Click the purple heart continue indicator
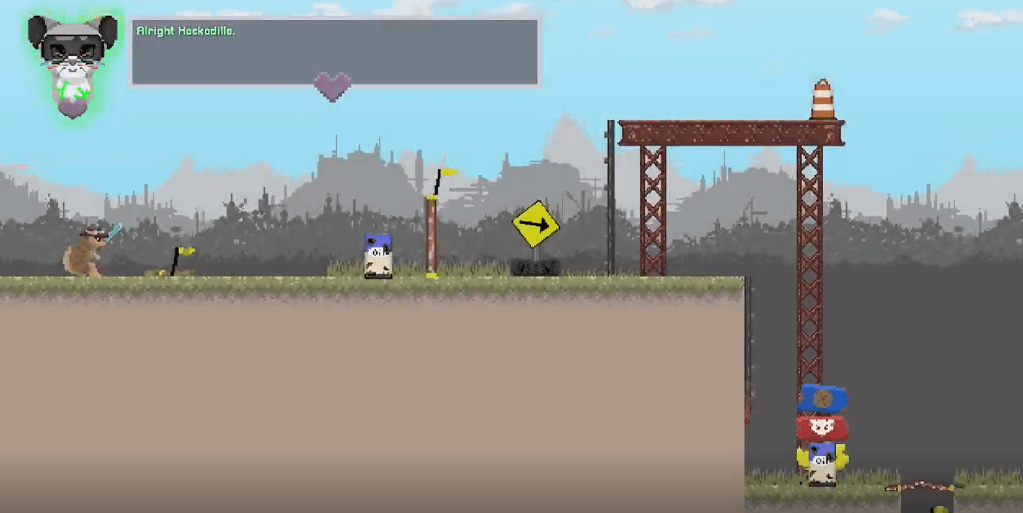The height and width of the screenshot is (513, 1023). click(x=332, y=86)
